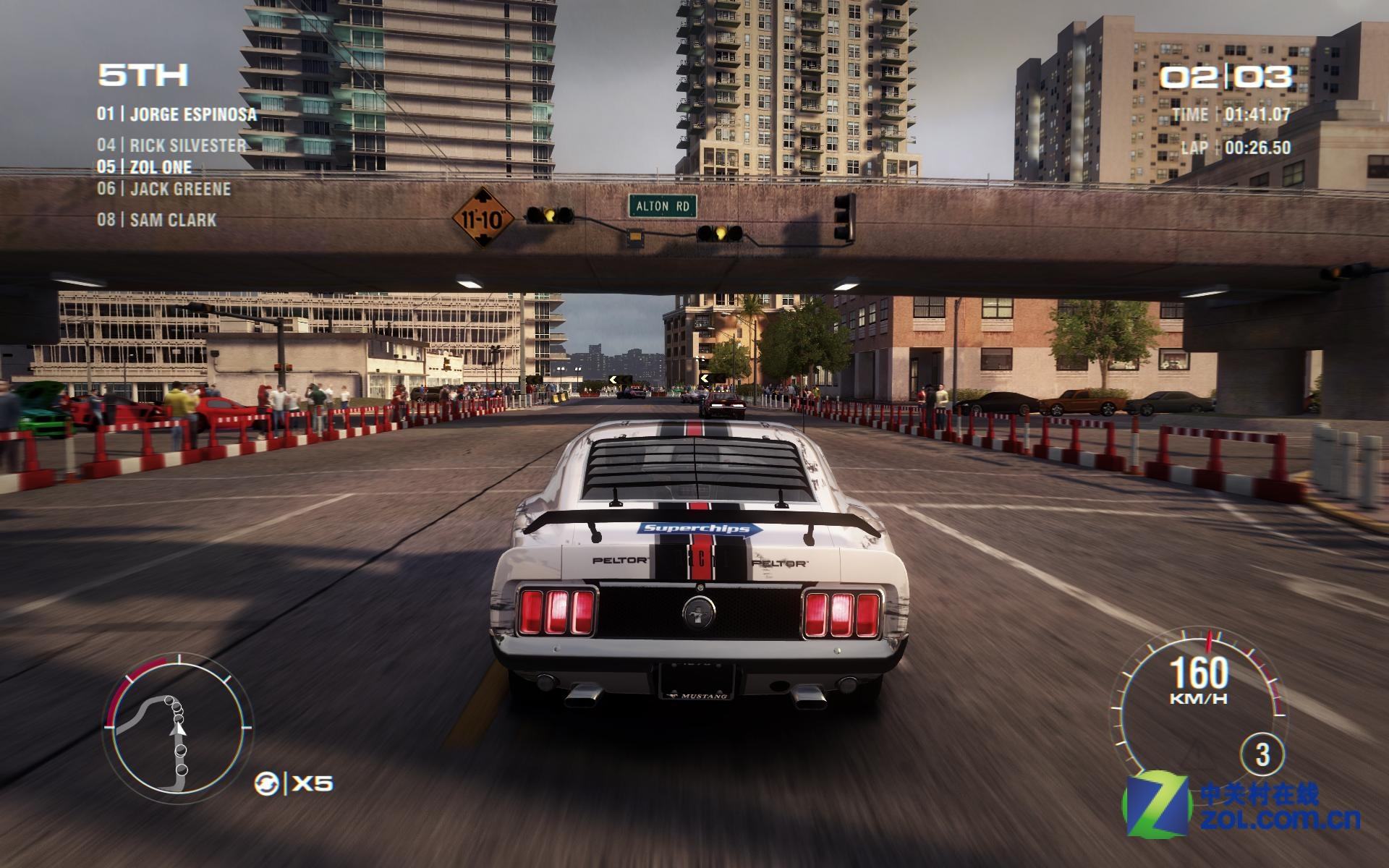Select Jack Greene in the standings
Viewport: 1389px width, 868px height.
[164, 189]
